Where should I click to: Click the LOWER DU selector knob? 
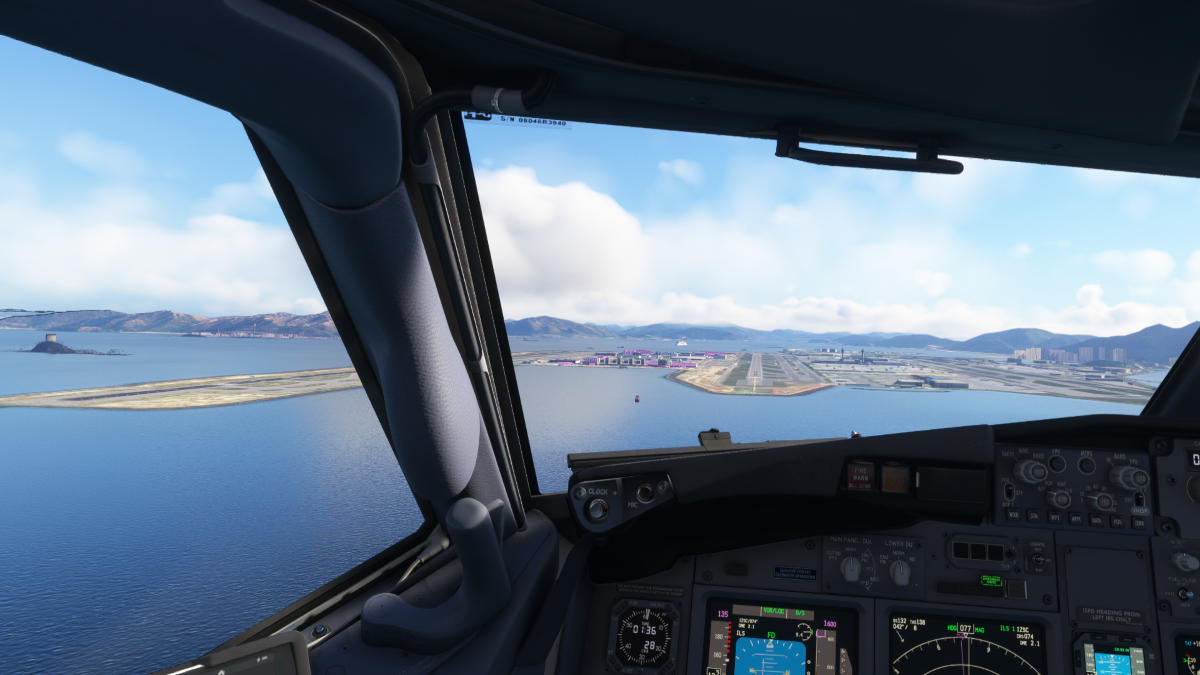[900, 572]
